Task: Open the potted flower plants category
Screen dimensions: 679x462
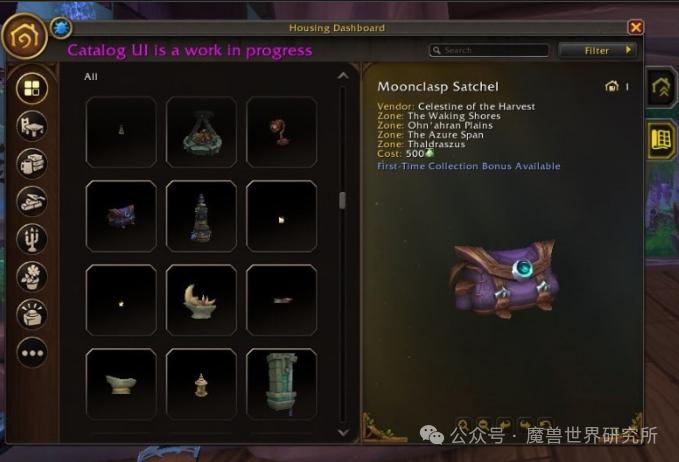Action: pos(33,276)
